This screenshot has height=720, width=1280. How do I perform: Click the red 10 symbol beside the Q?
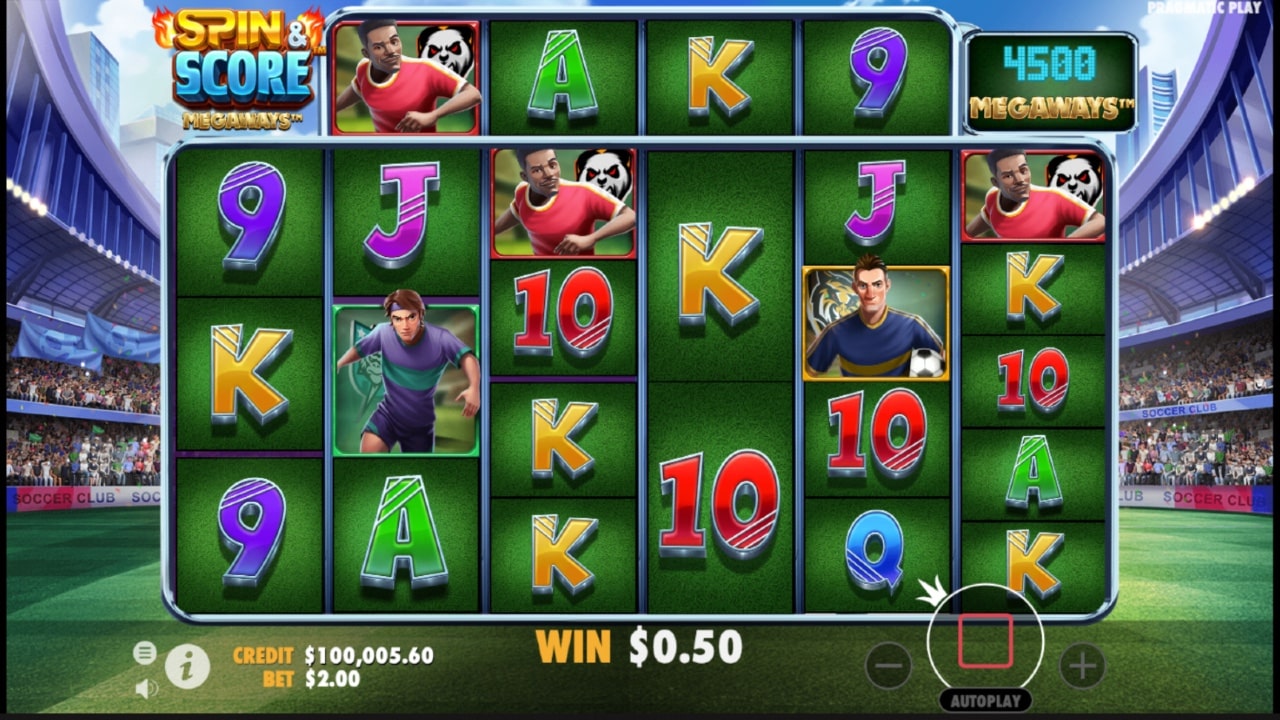pyautogui.click(x=875, y=438)
